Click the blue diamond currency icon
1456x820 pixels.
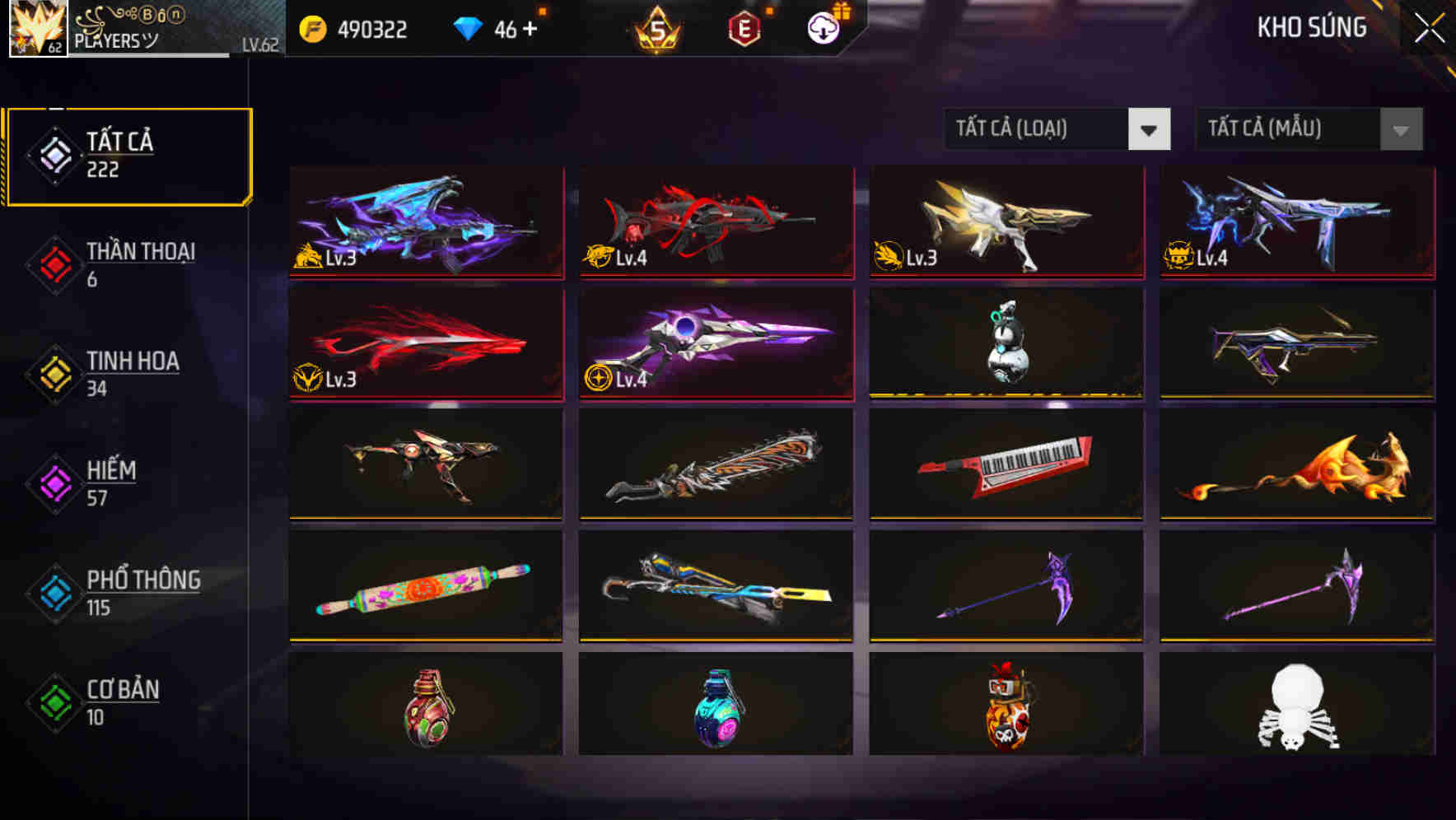pyautogui.click(x=466, y=27)
